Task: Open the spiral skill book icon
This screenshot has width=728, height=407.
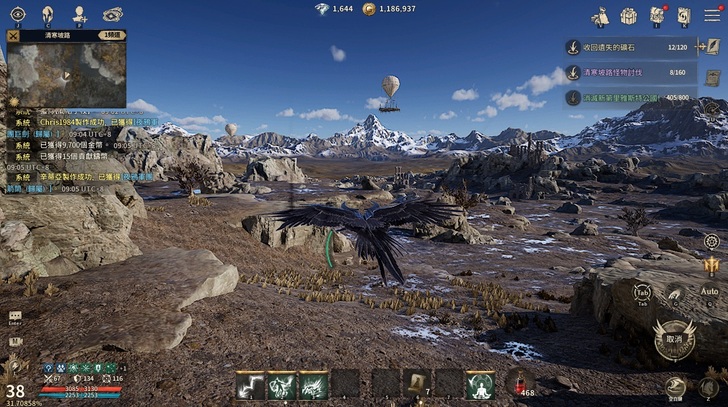Action: click(684, 16)
